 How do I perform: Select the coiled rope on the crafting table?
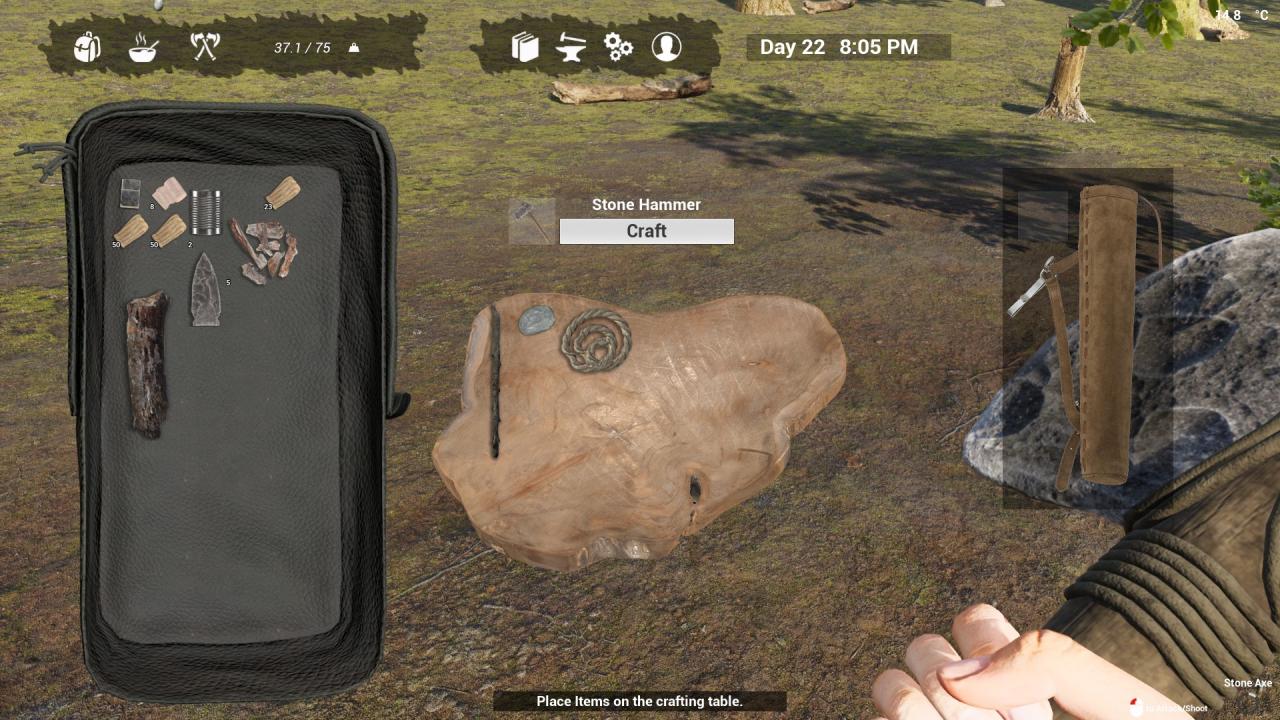(596, 340)
